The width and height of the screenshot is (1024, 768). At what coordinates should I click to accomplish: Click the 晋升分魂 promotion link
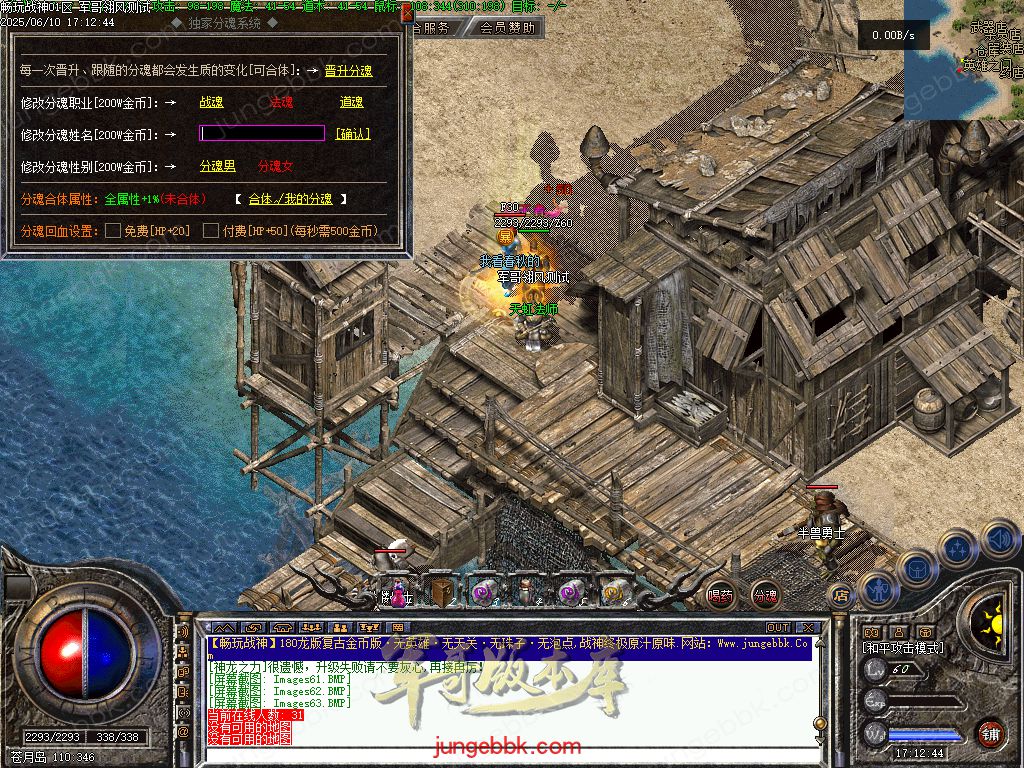point(348,71)
